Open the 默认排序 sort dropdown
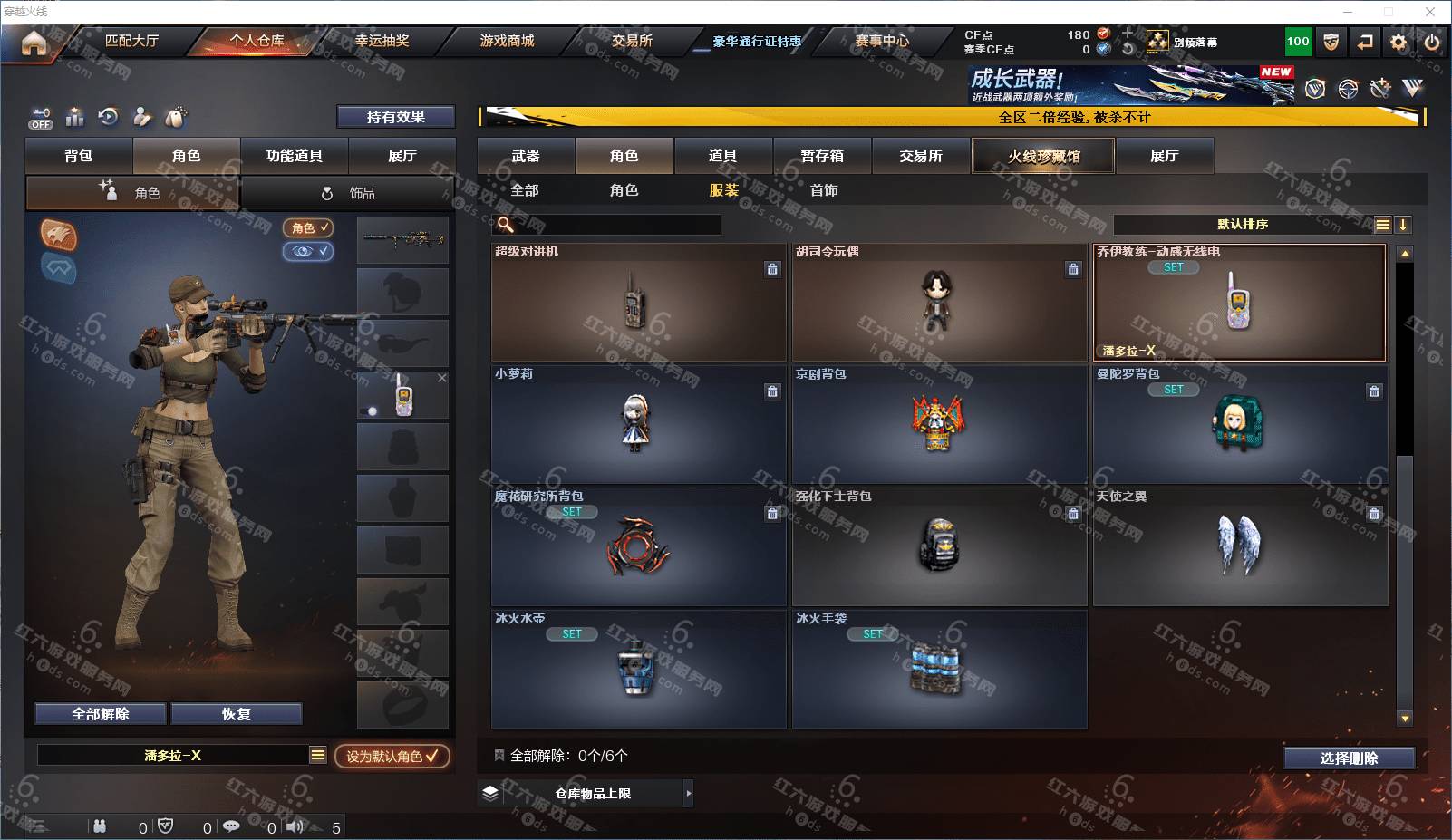Viewport: 1452px width, 840px height. click(1244, 225)
